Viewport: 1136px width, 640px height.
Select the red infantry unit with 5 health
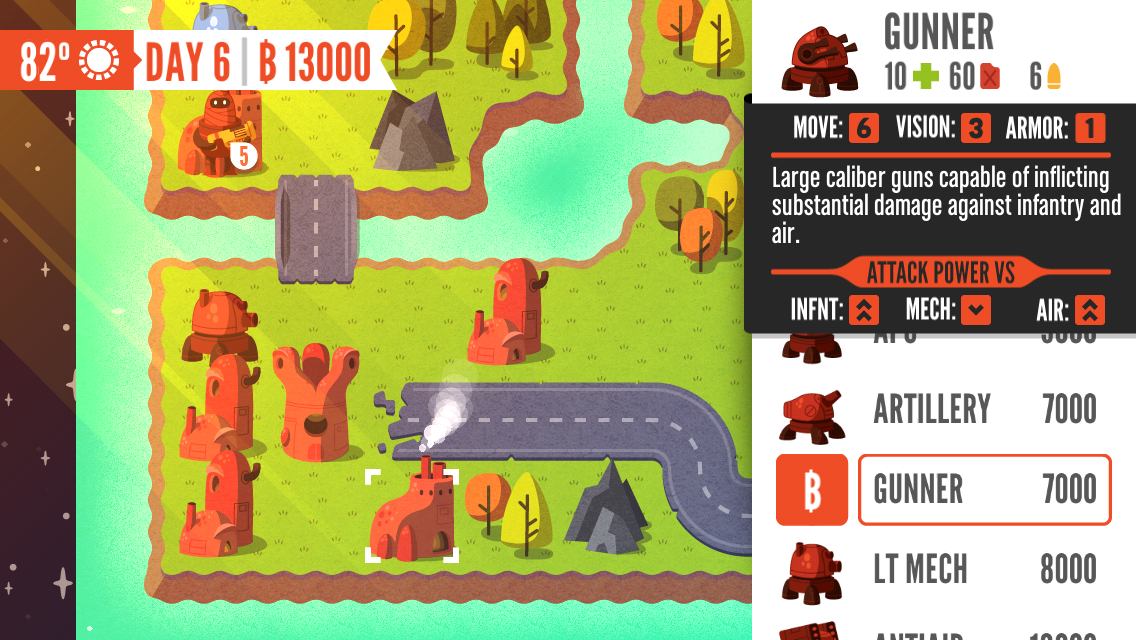click(x=214, y=135)
